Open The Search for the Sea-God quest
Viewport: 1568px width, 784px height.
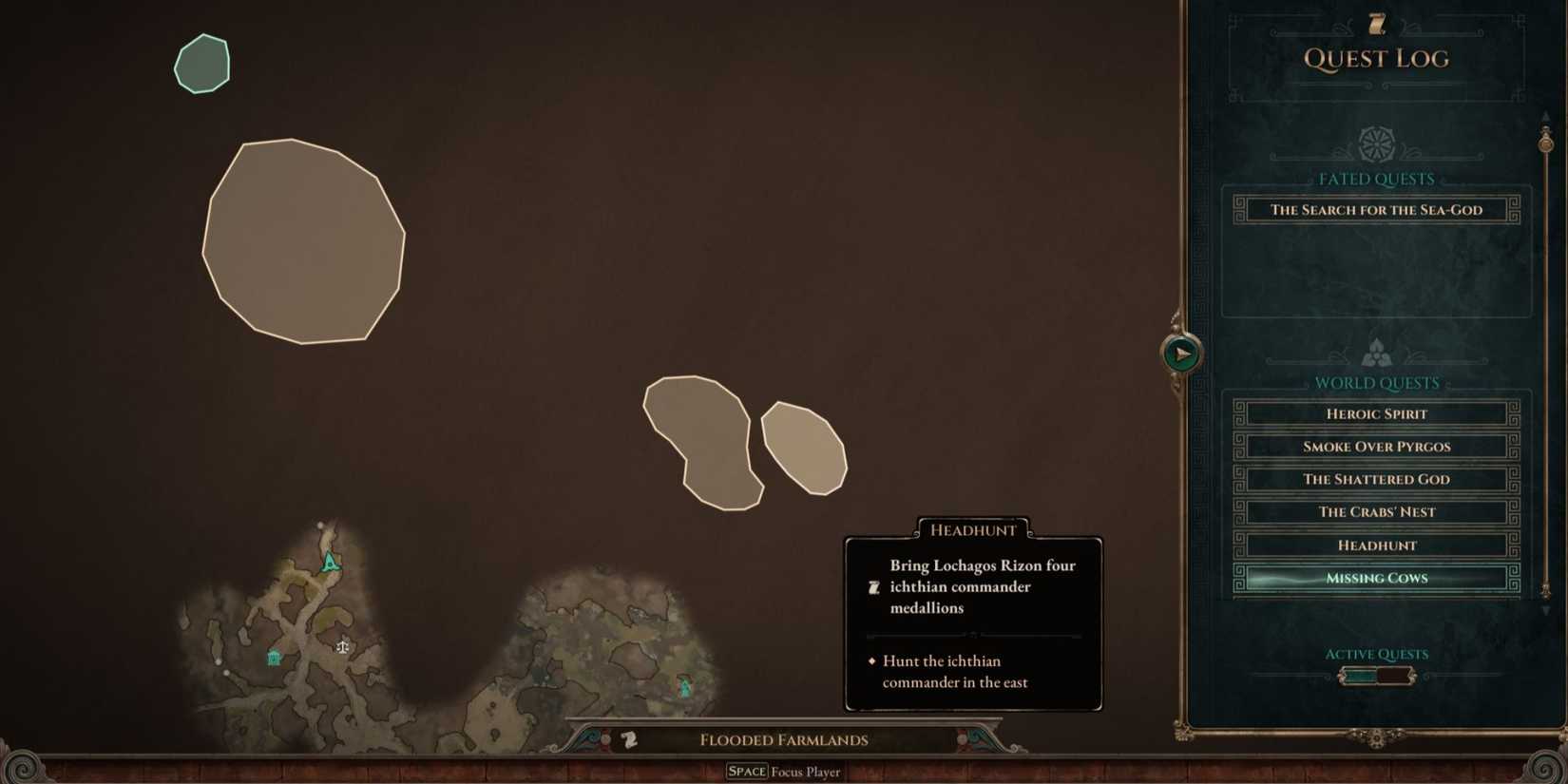point(1376,209)
